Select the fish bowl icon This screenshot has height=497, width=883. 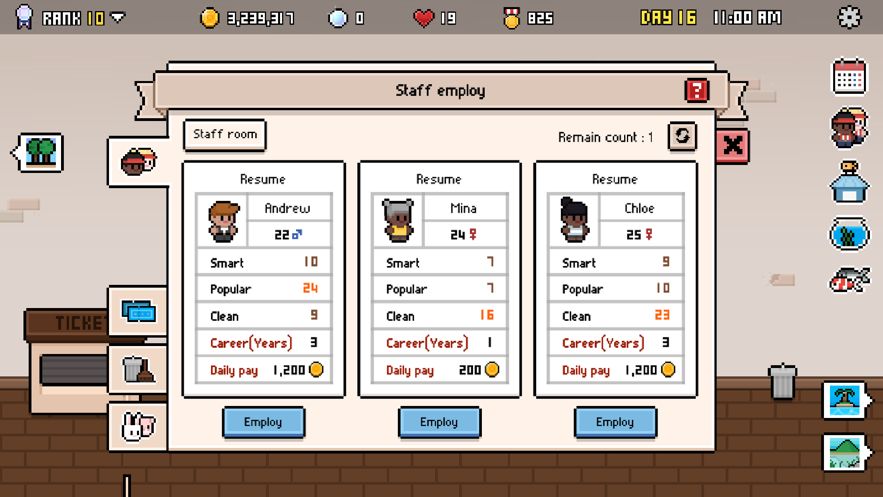(x=848, y=233)
